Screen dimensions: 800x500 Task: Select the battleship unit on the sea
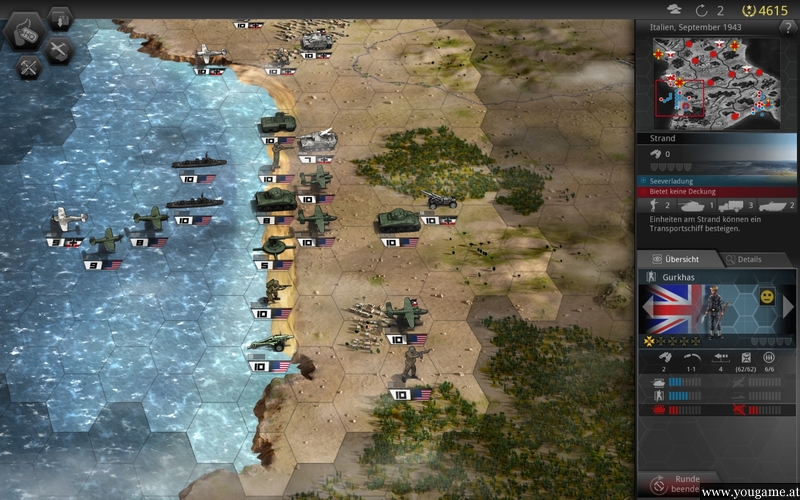tap(198, 161)
